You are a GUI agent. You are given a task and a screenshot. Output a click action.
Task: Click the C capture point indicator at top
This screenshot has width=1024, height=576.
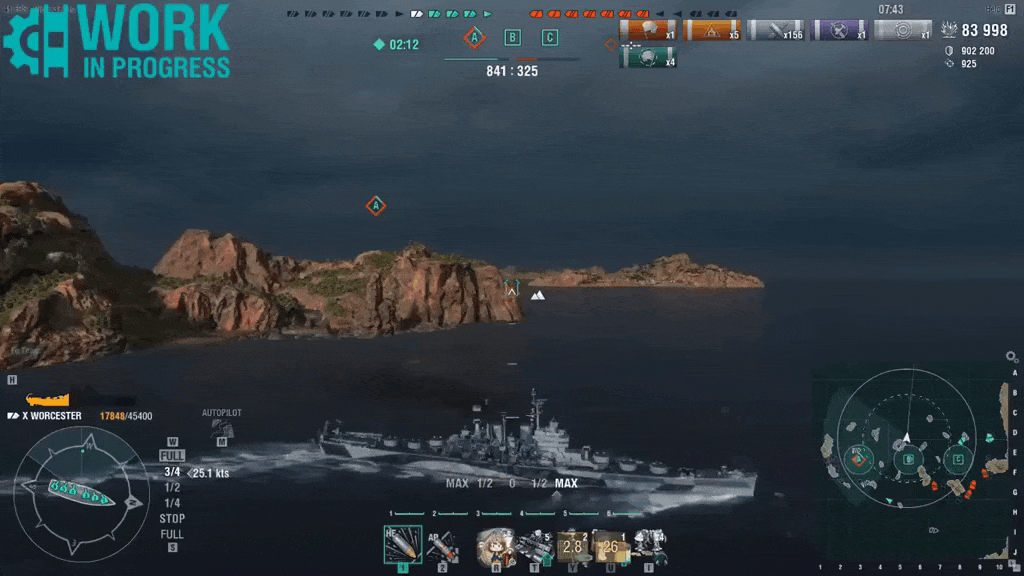549,38
